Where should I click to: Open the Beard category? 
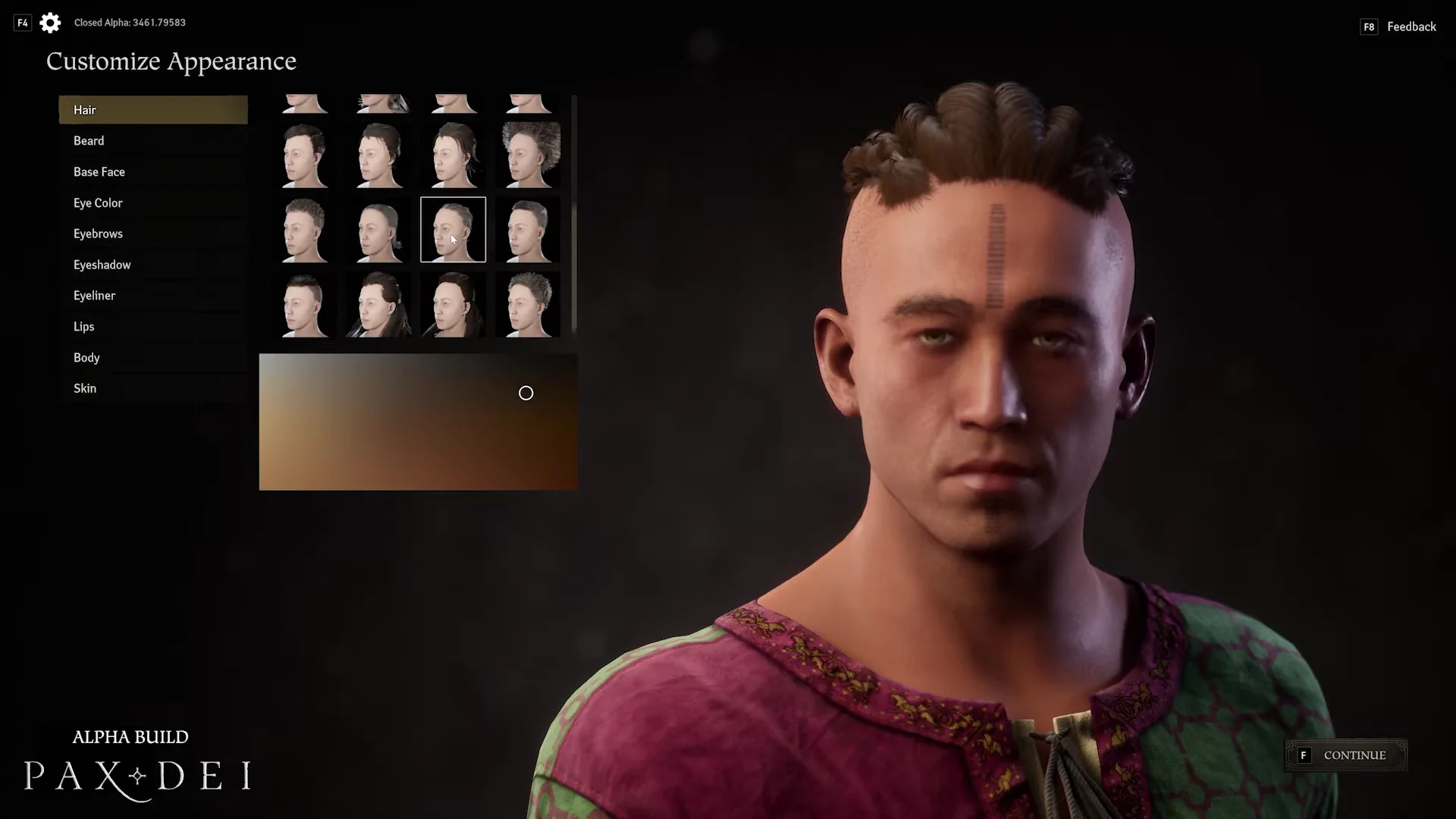tap(152, 141)
